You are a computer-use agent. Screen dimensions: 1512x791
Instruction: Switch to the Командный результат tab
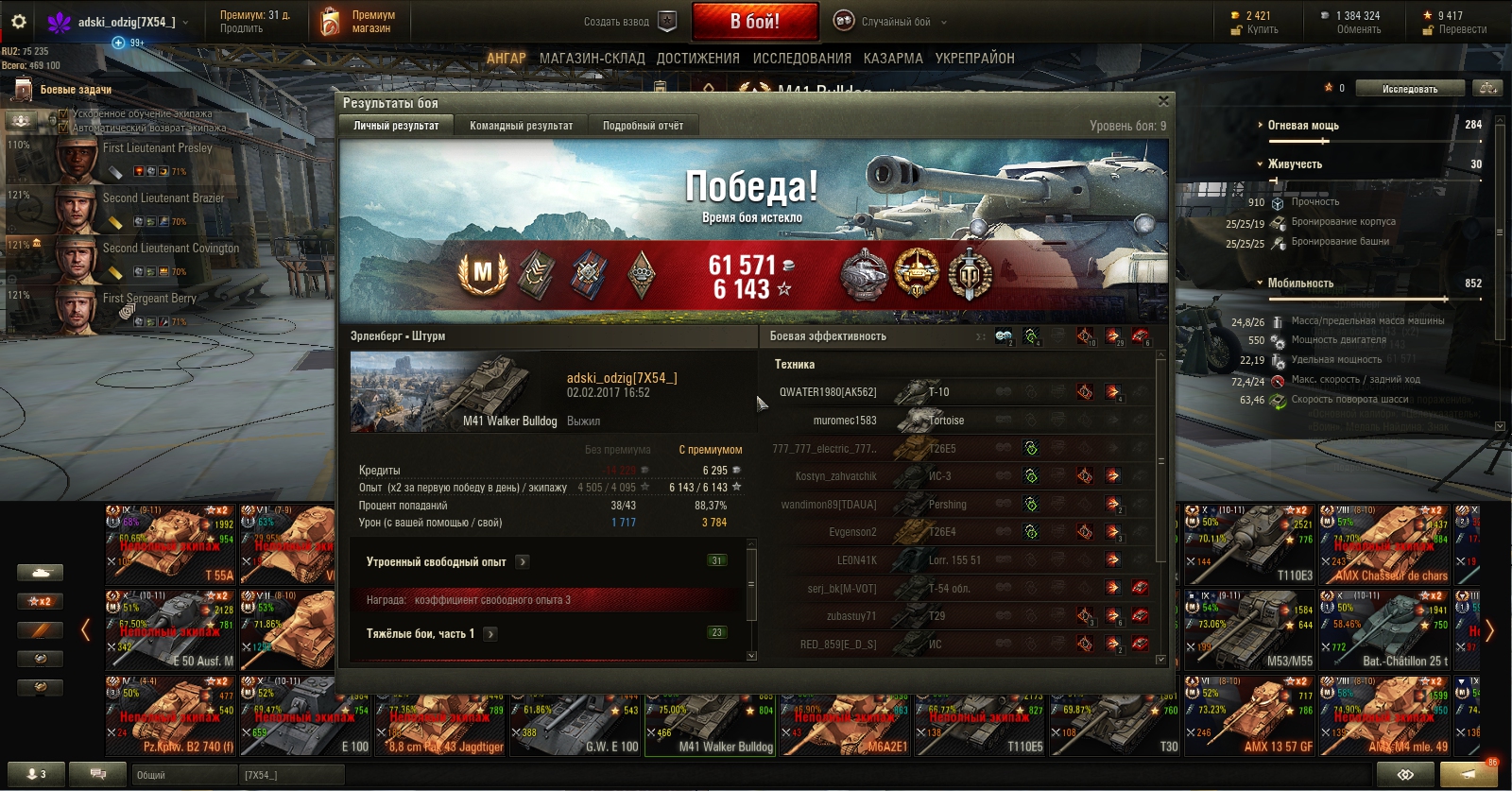tap(521, 126)
